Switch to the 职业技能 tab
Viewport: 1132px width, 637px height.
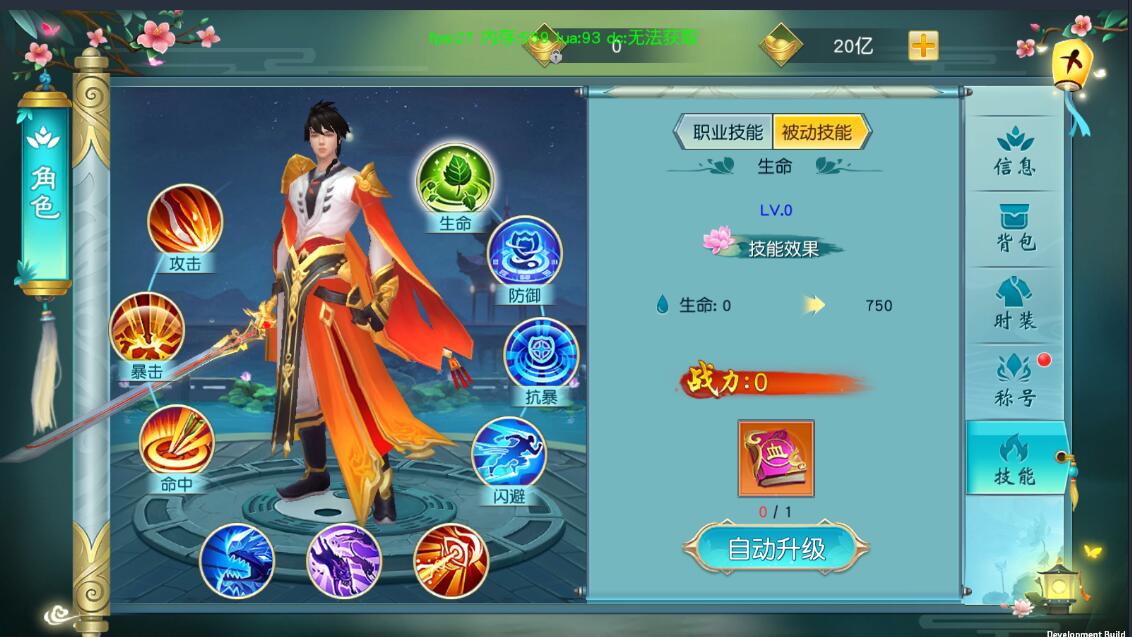(726, 132)
